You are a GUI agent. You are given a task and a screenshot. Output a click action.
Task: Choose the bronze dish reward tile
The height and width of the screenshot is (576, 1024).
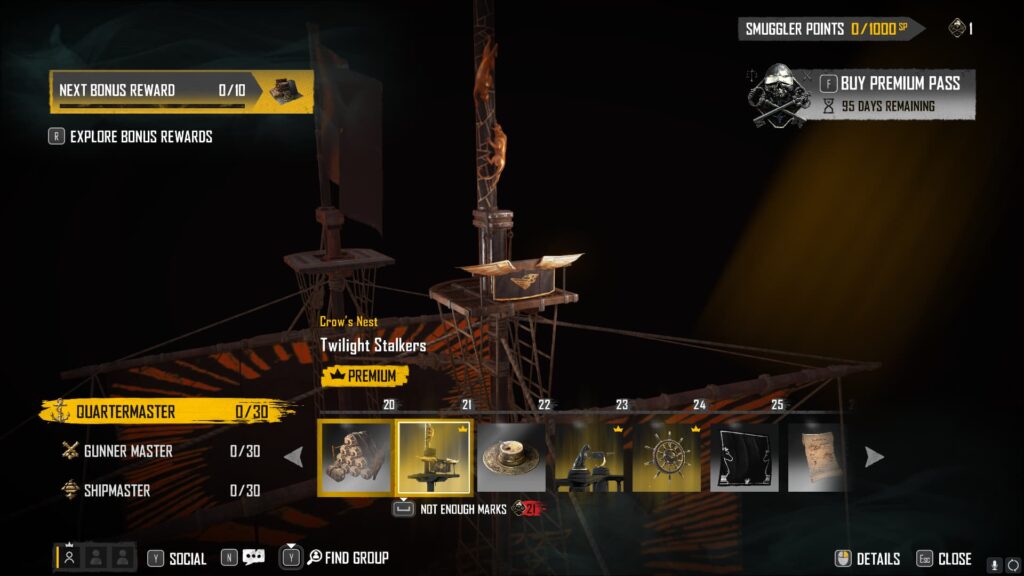pos(511,458)
